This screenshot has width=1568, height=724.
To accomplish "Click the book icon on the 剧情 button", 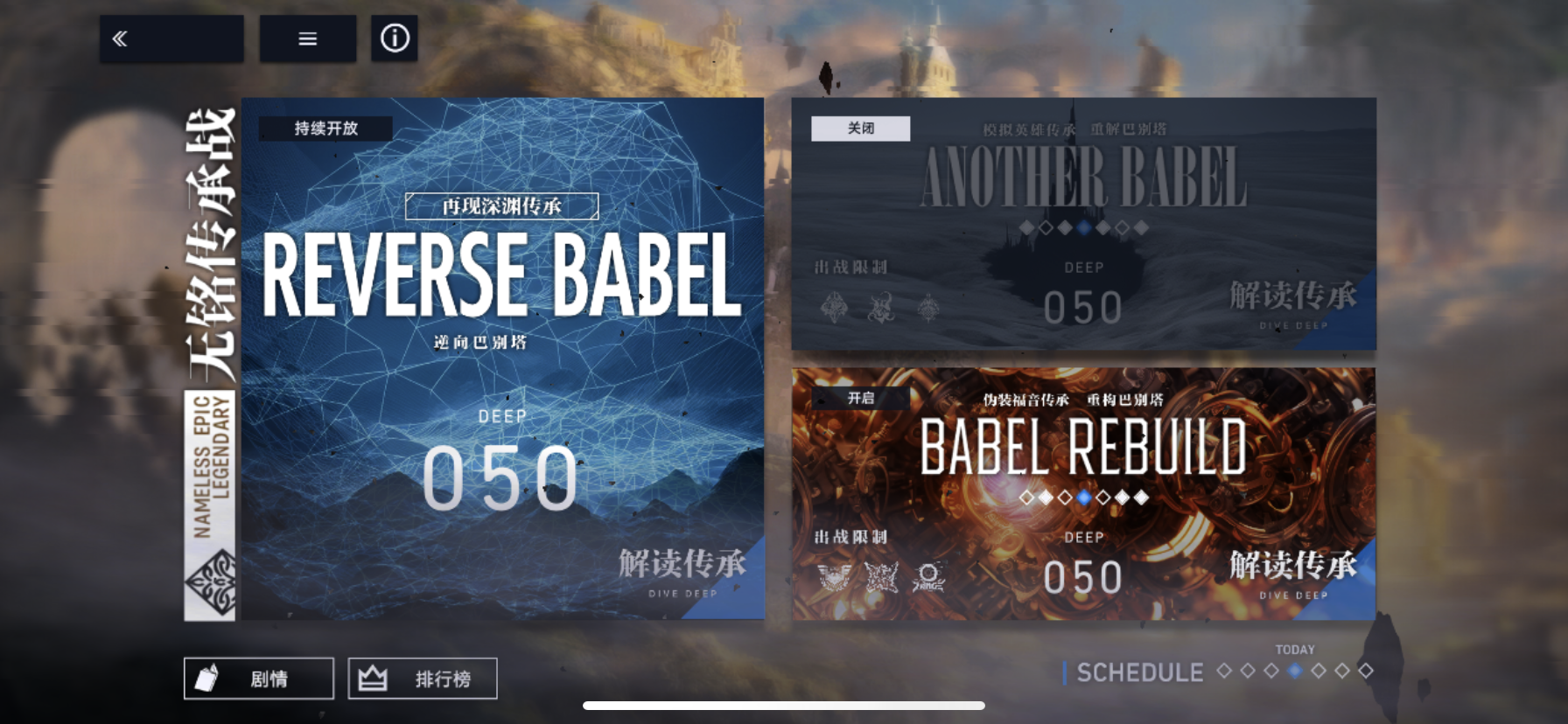I will tap(207, 678).
